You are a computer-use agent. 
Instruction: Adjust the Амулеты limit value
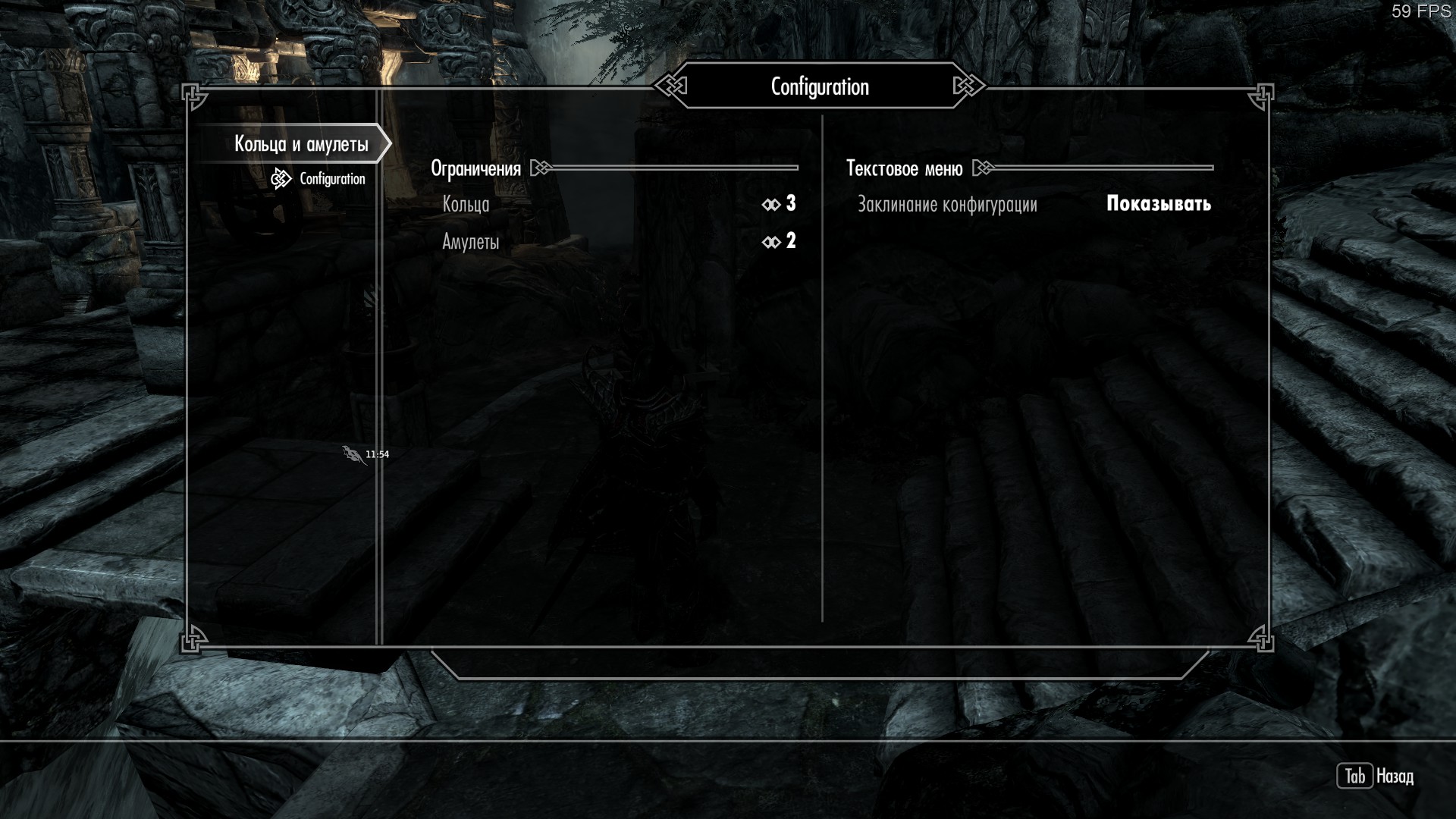click(x=780, y=242)
